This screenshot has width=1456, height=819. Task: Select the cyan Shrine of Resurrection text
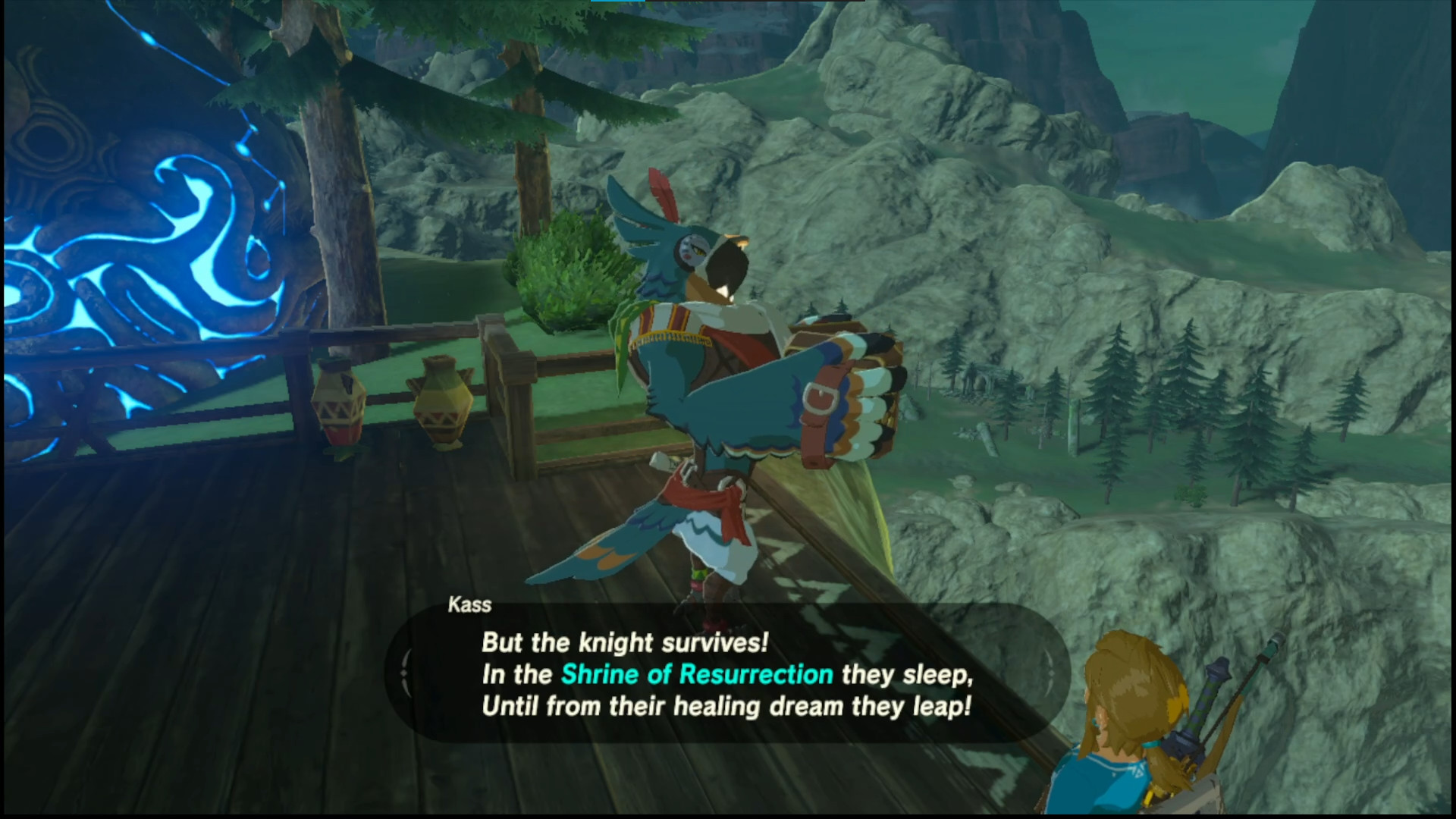pyautogui.click(x=698, y=674)
